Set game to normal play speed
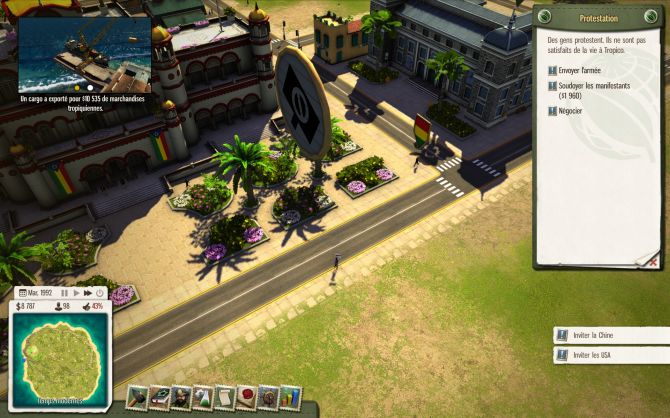Image resolution: width=670 pixels, height=418 pixels. click(x=76, y=293)
